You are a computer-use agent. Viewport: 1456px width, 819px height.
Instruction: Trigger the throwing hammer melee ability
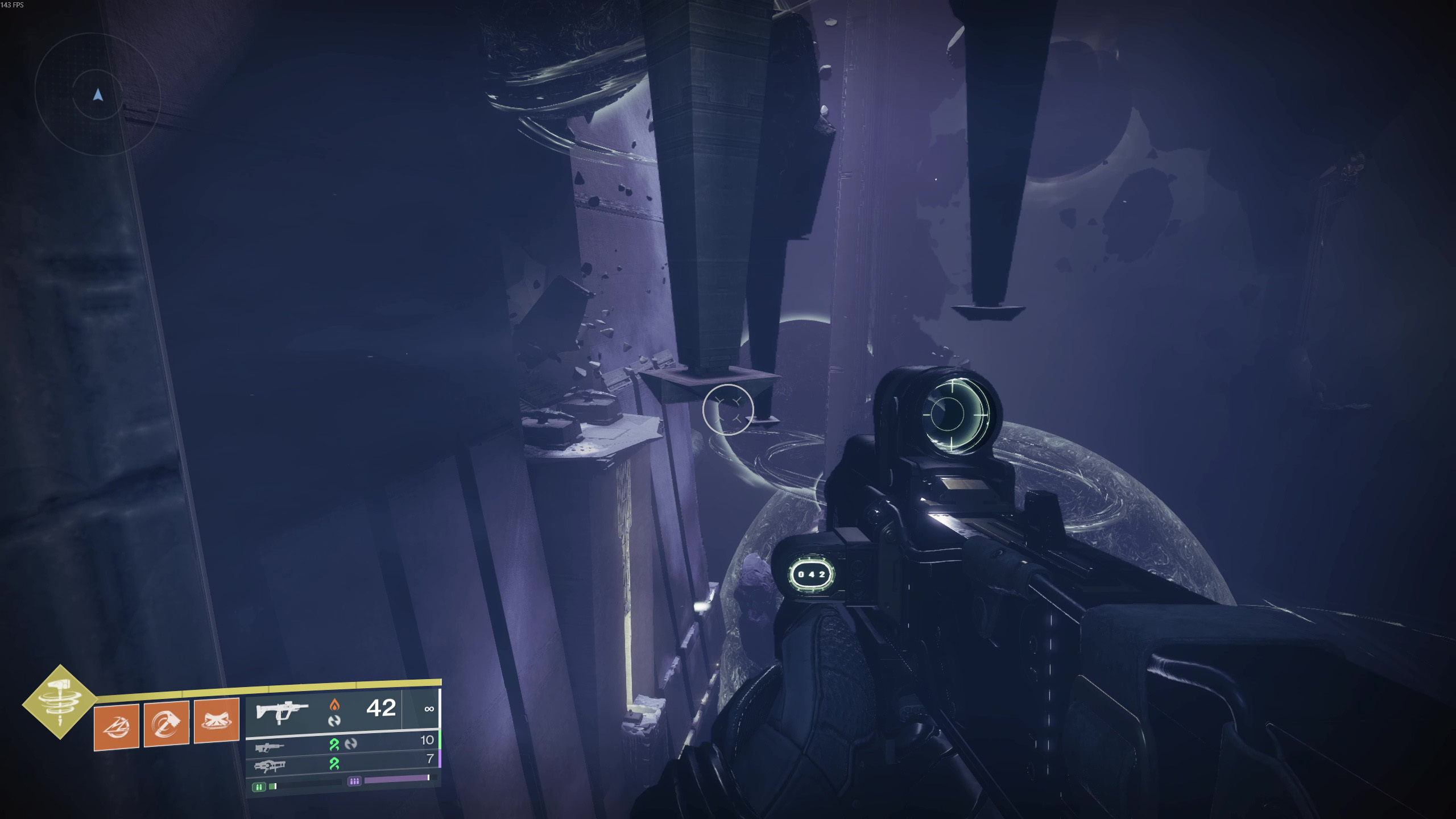pos(167,723)
